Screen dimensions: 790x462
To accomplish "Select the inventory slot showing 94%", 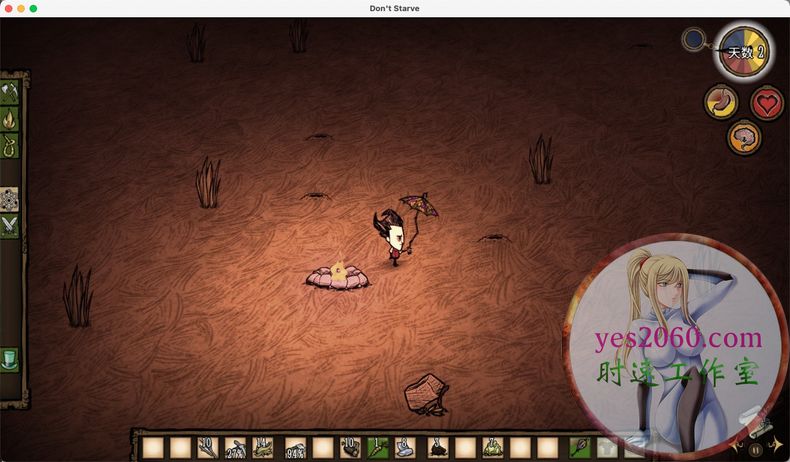I will 295,447.
